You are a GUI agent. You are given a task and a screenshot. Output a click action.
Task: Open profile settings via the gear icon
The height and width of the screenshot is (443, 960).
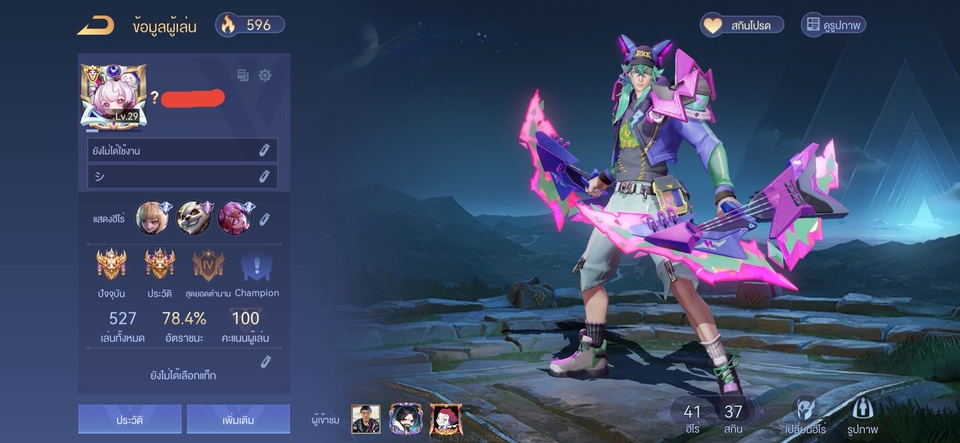click(265, 75)
